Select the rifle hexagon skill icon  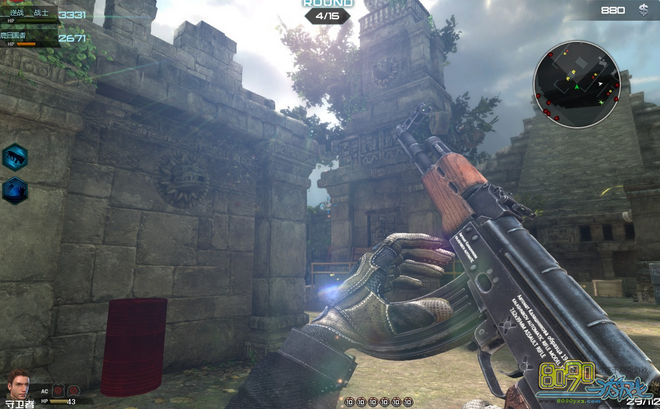(x=15, y=156)
